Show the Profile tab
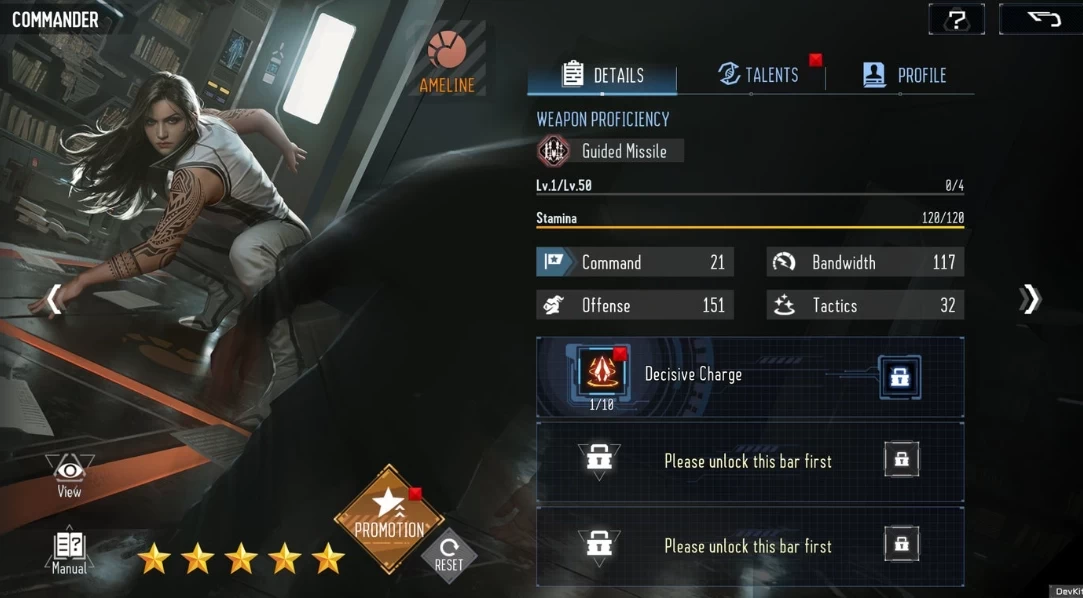The height and width of the screenshot is (598, 1083). coord(904,75)
